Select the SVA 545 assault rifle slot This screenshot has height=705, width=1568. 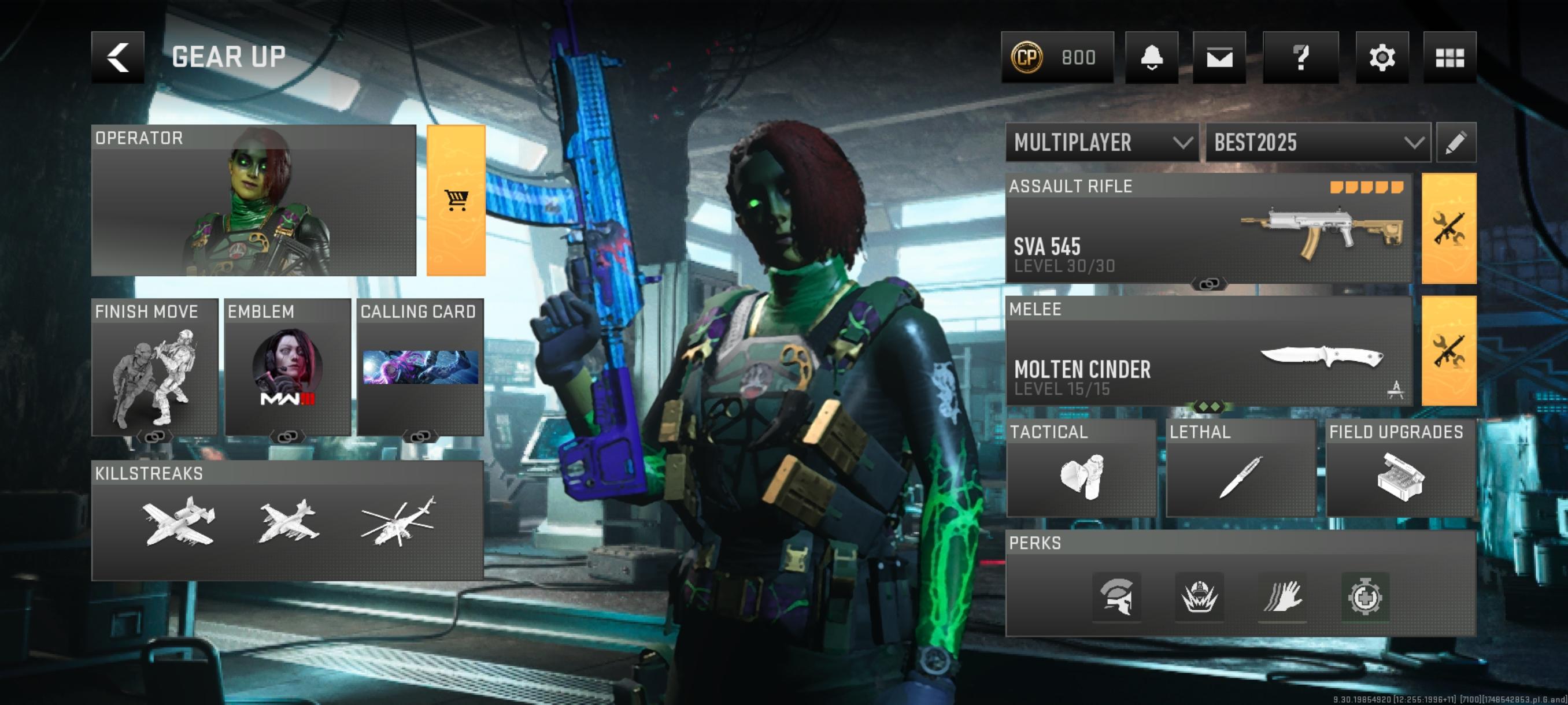coord(1208,229)
